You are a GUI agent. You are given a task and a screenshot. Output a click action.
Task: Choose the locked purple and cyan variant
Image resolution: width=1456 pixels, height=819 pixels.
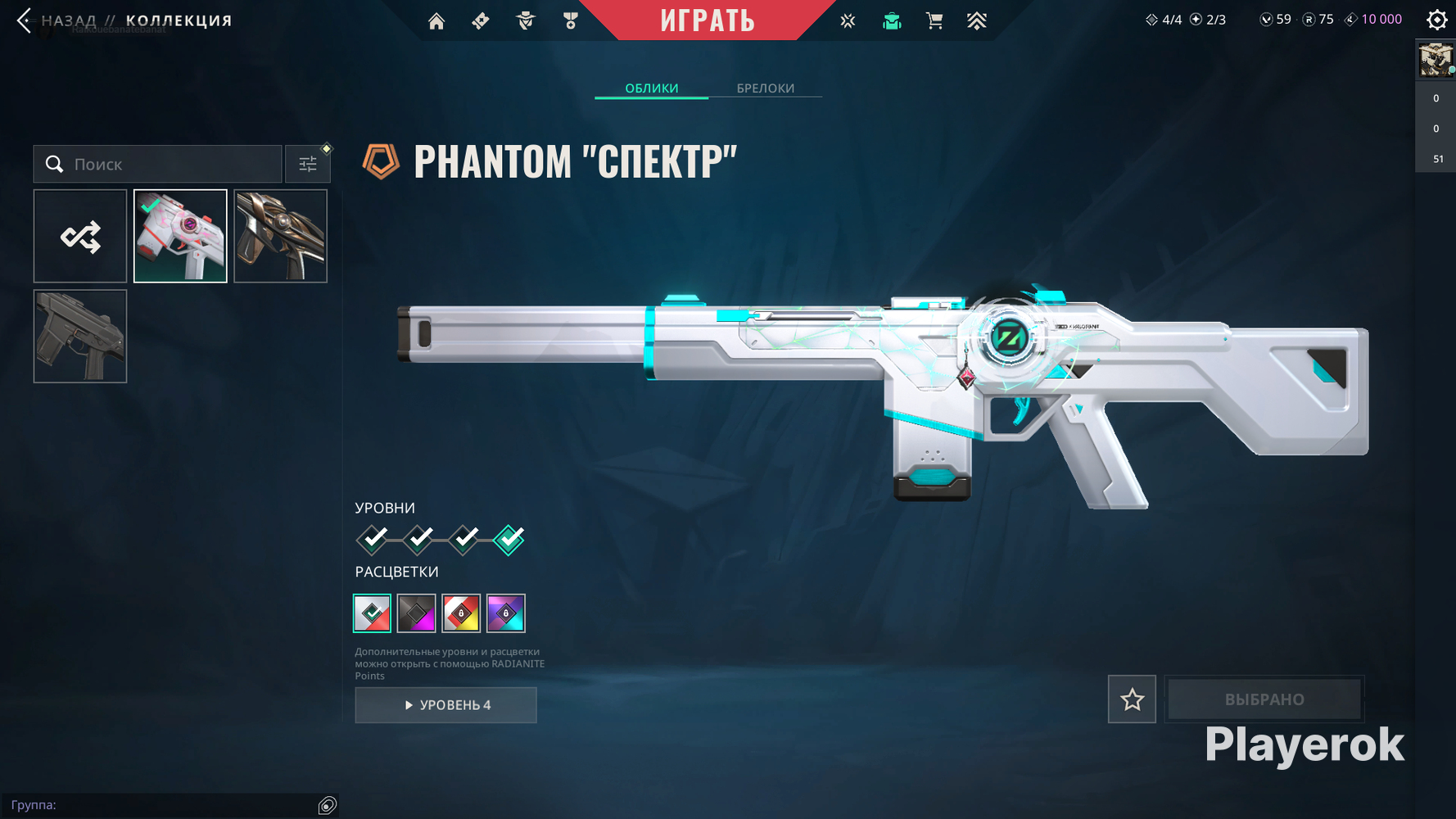[x=505, y=613]
